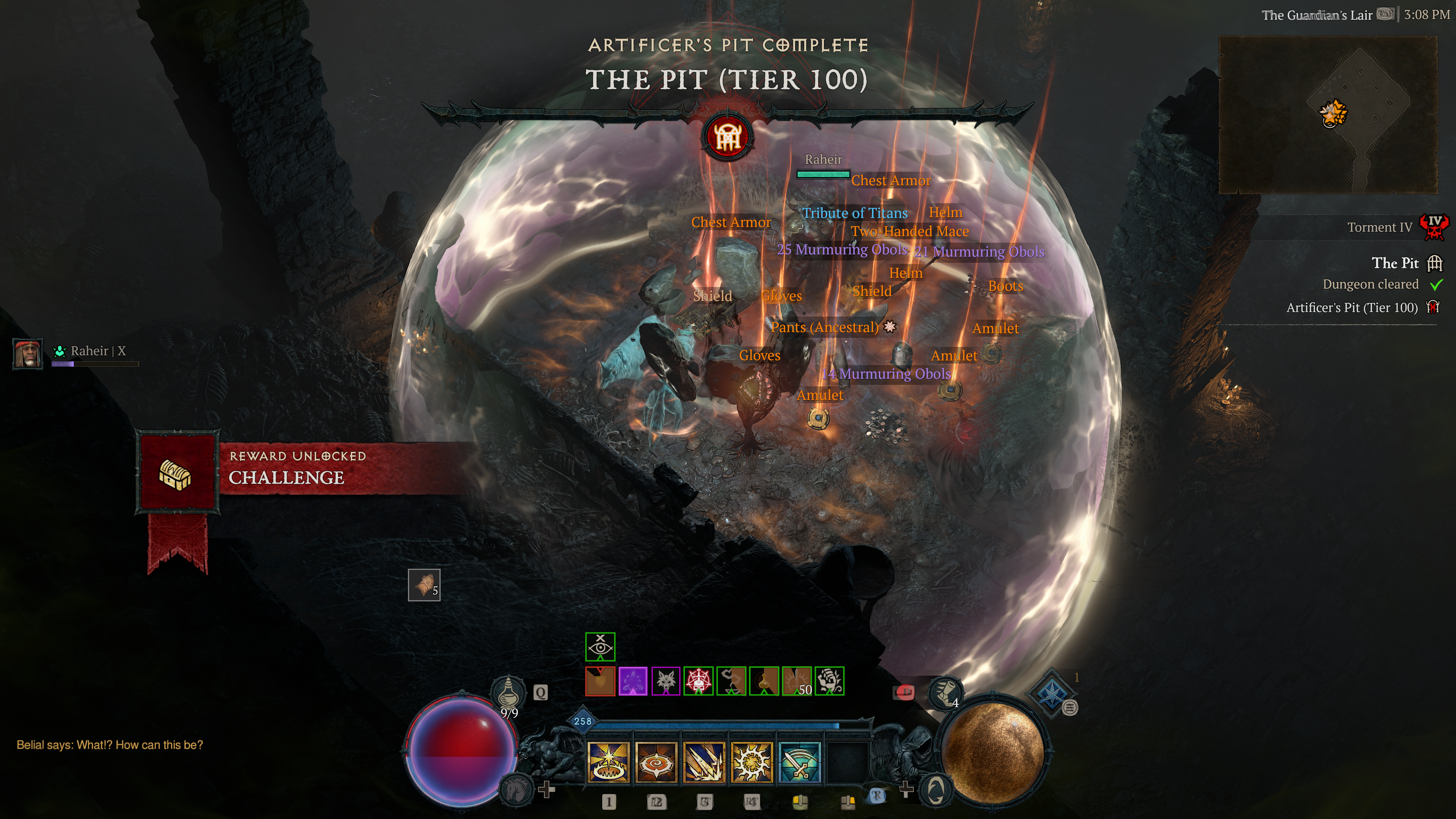
Task: Pick up the Pants (Ancestral) loot label
Action: [825, 327]
